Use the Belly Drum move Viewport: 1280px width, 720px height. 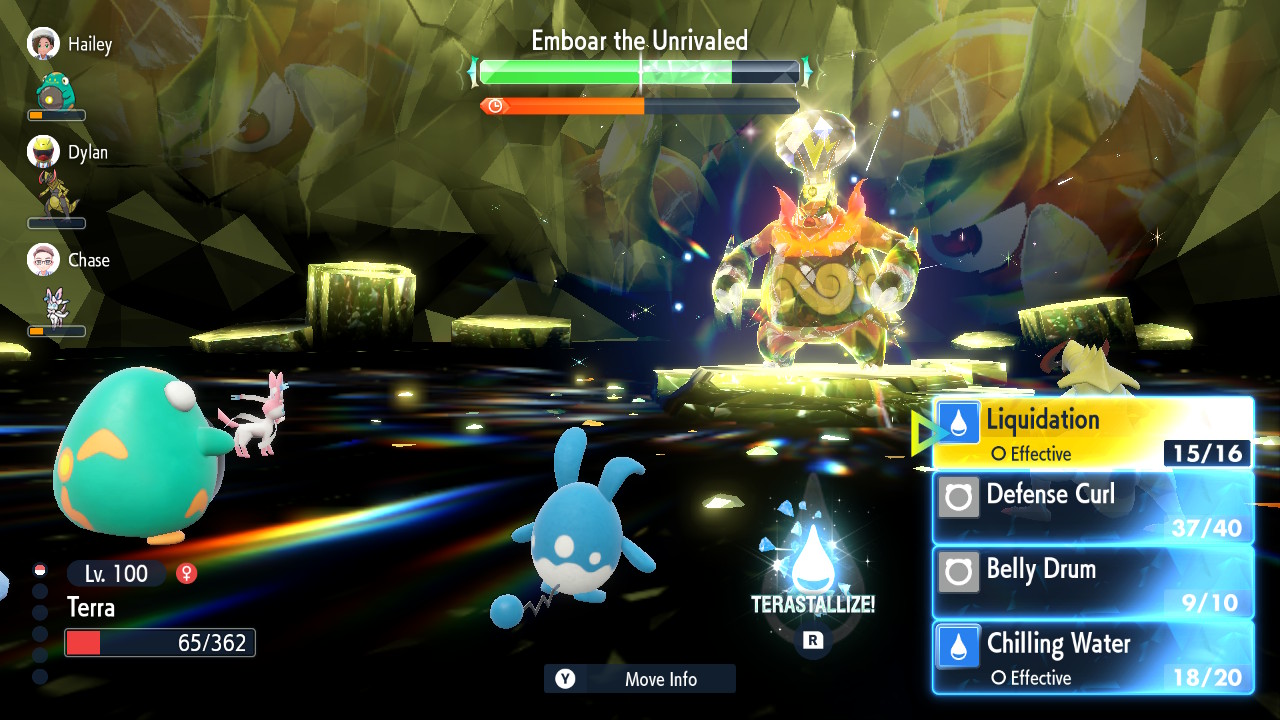click(x=1092, y=582)
